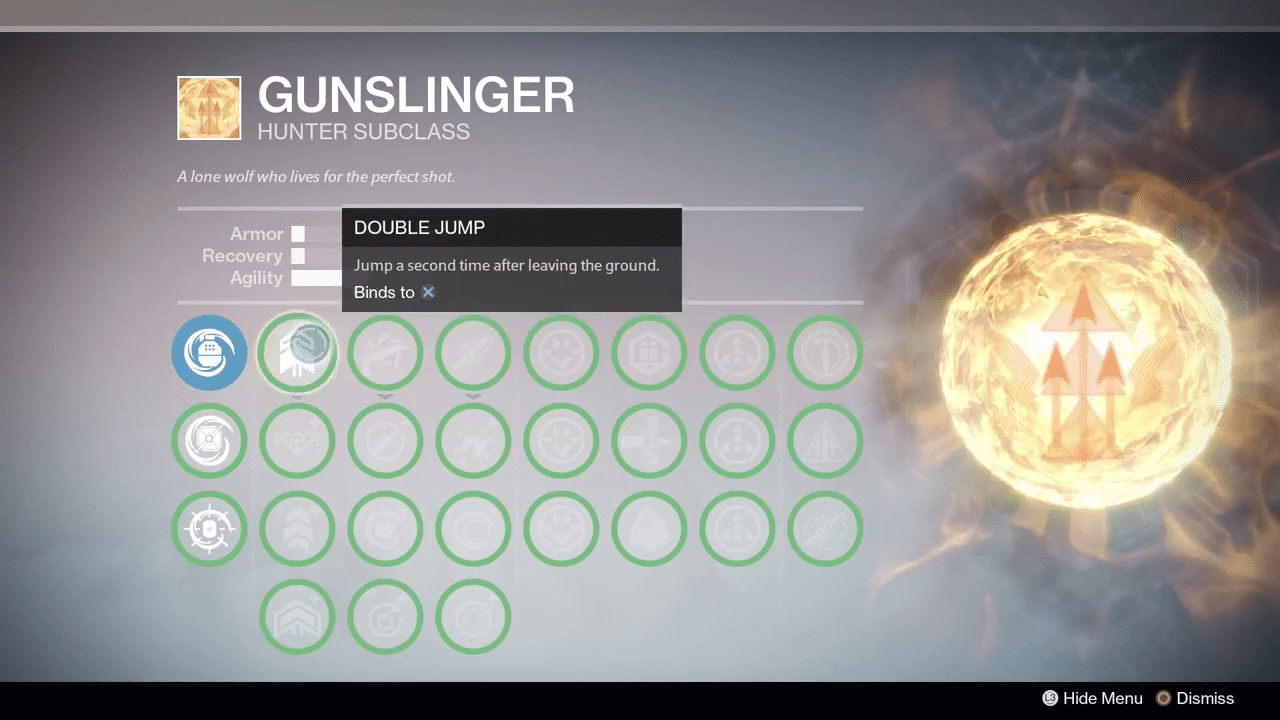This screenshot has width=1280, height=720.
Task: Select the Triple Jump chevrons node
Action: [297, 528]
